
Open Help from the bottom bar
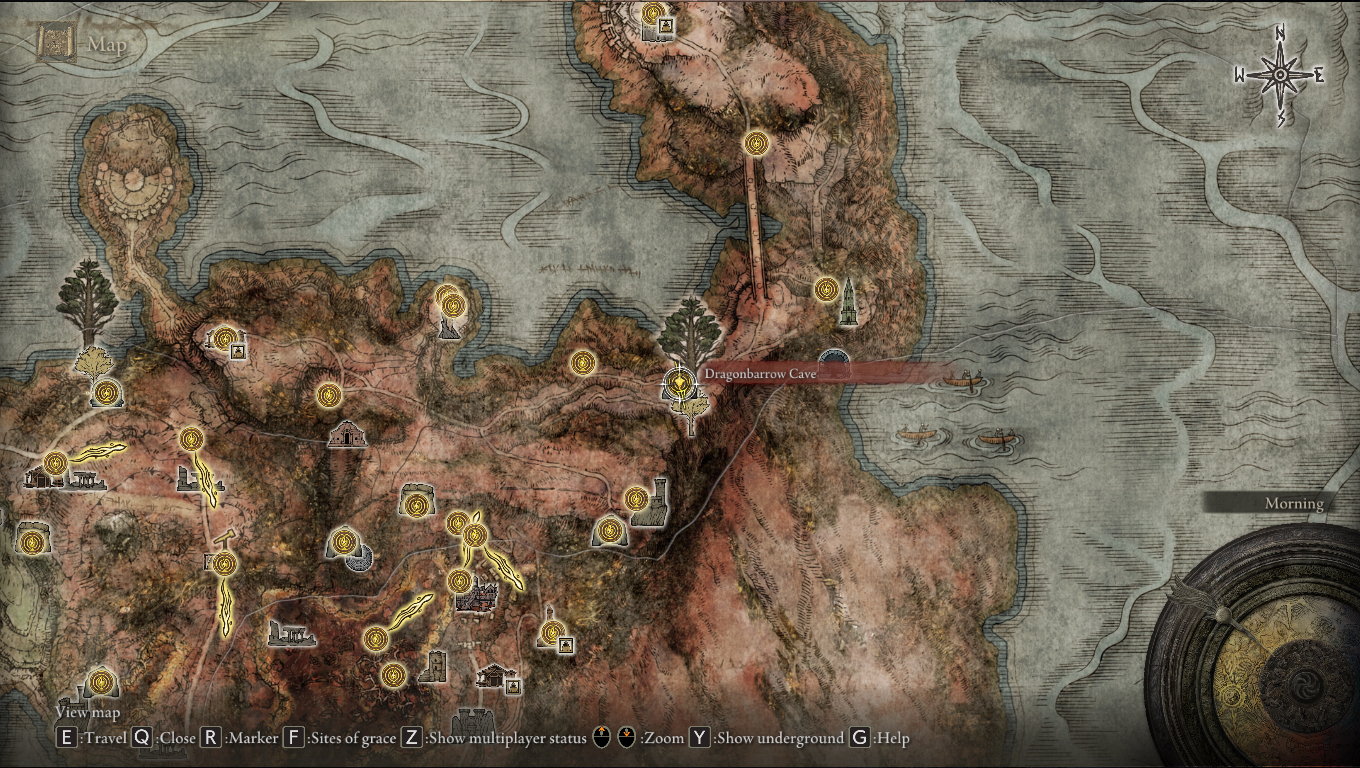pyautogui.click(x=857, y=737)
